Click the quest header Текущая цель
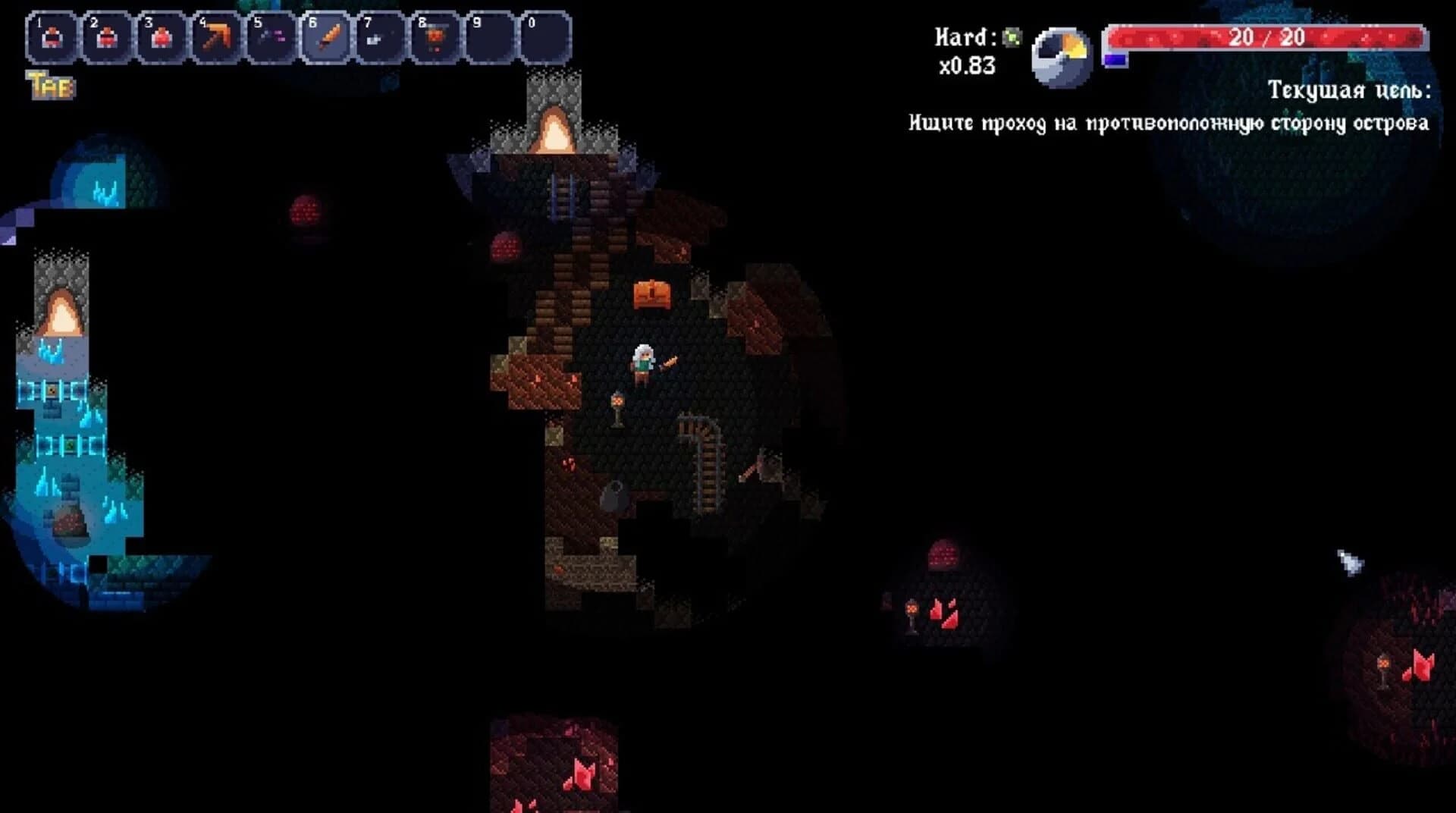The image size is (1456, 813). click(1349, 93)
